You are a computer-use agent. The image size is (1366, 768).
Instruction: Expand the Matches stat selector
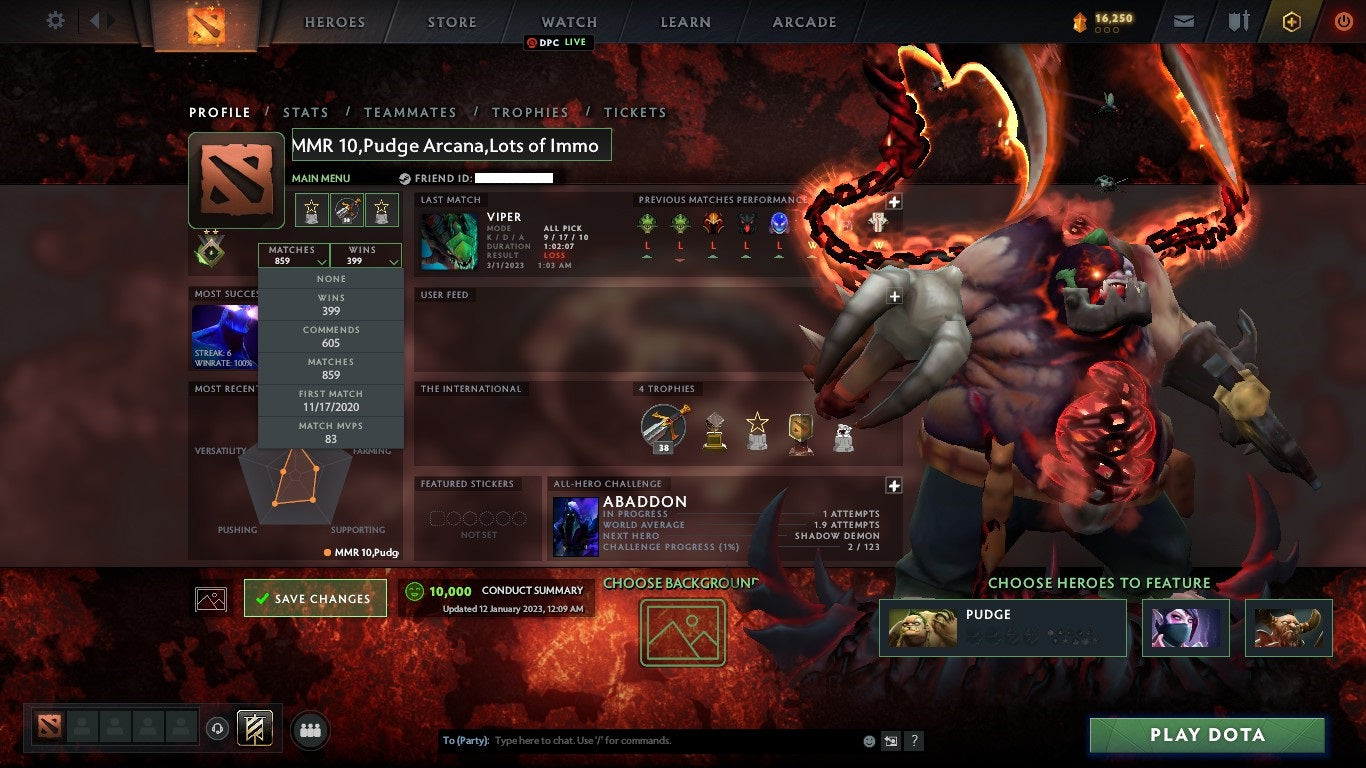293,257
